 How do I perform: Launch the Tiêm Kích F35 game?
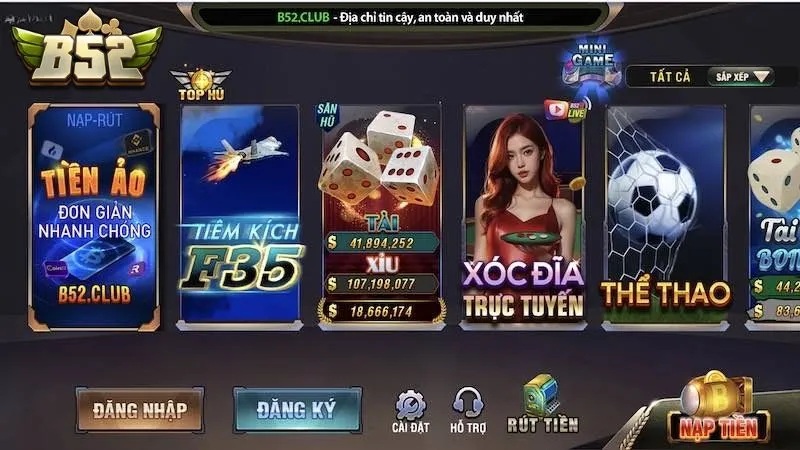tap(239, 216)
